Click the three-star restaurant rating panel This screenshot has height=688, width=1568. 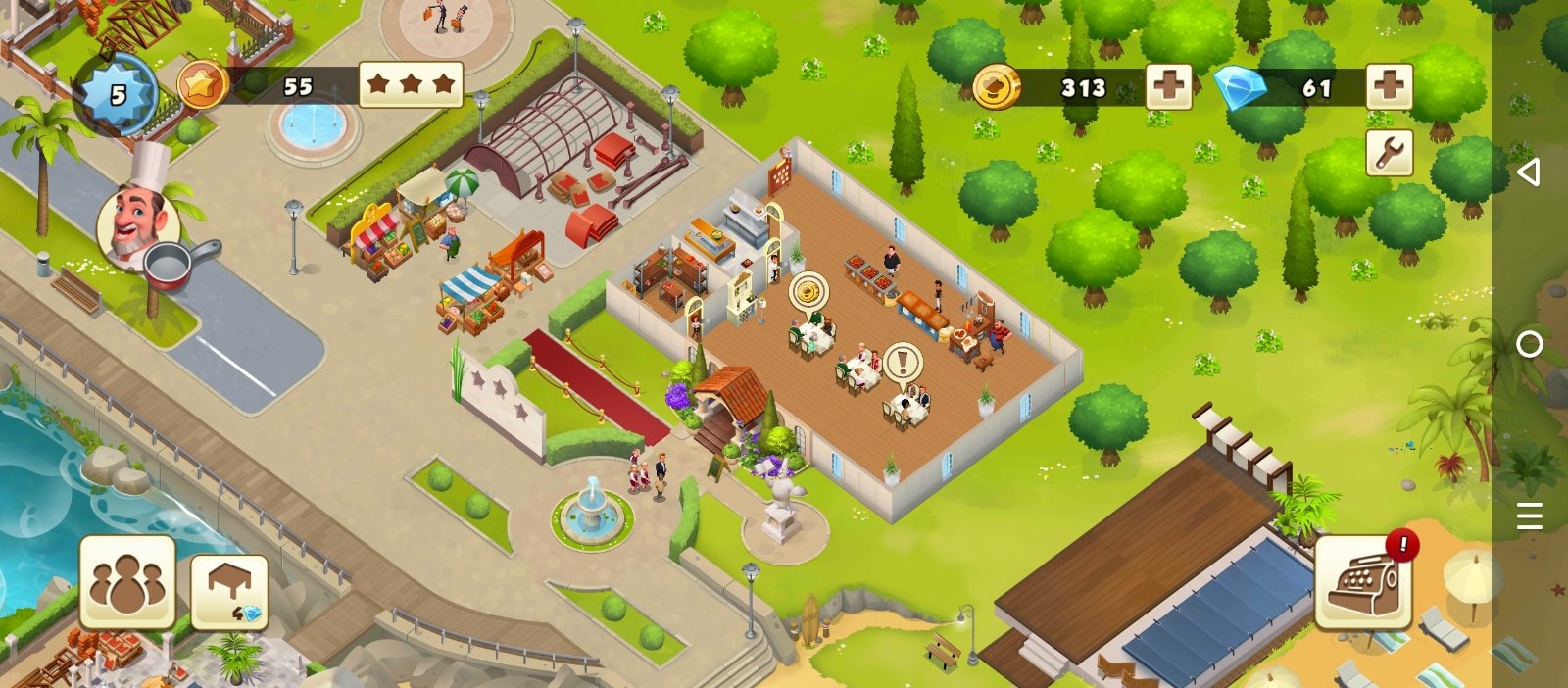click(x=411, y=85)
